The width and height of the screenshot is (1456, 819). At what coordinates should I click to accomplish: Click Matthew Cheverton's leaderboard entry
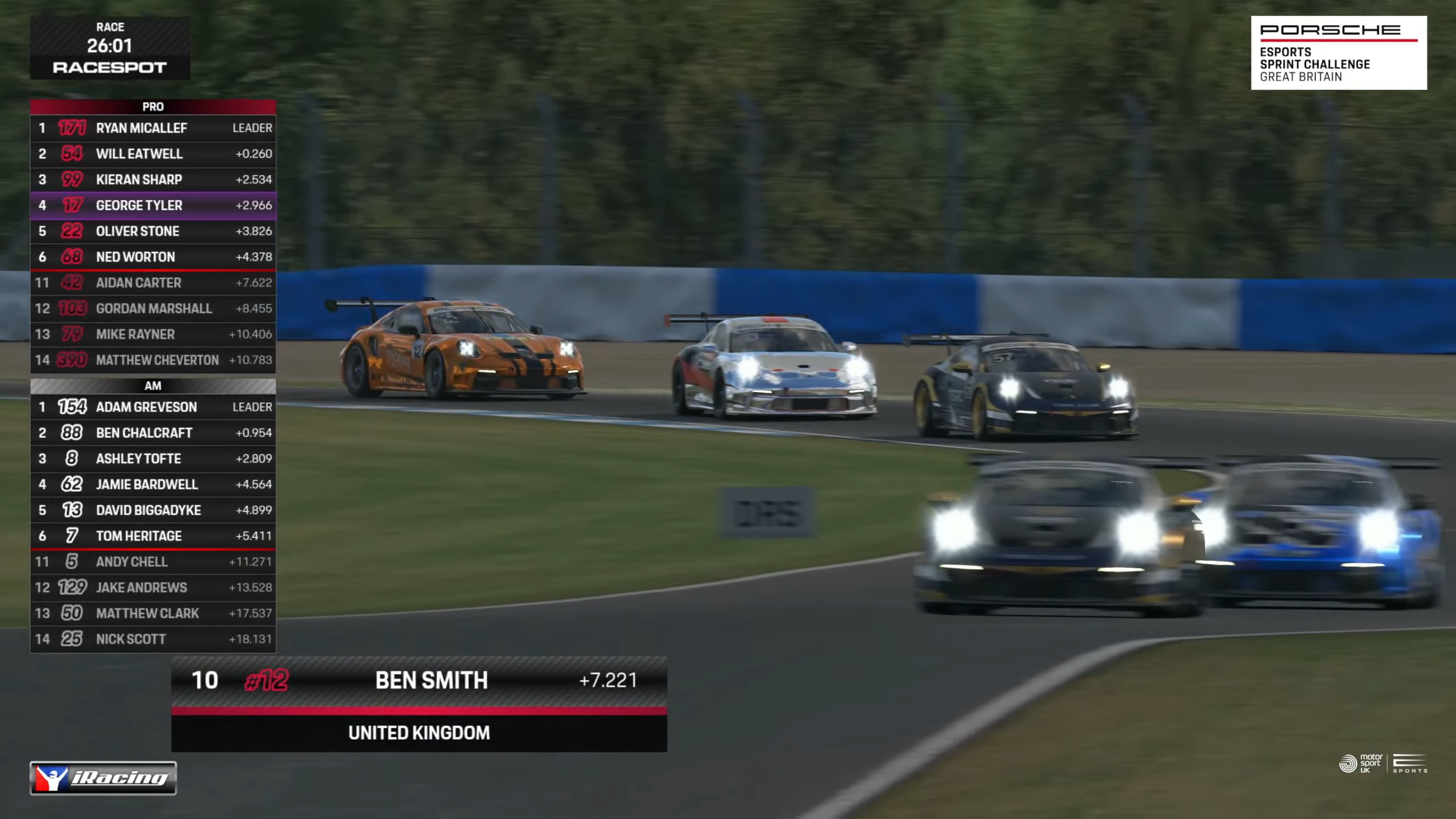pos(152,360)
